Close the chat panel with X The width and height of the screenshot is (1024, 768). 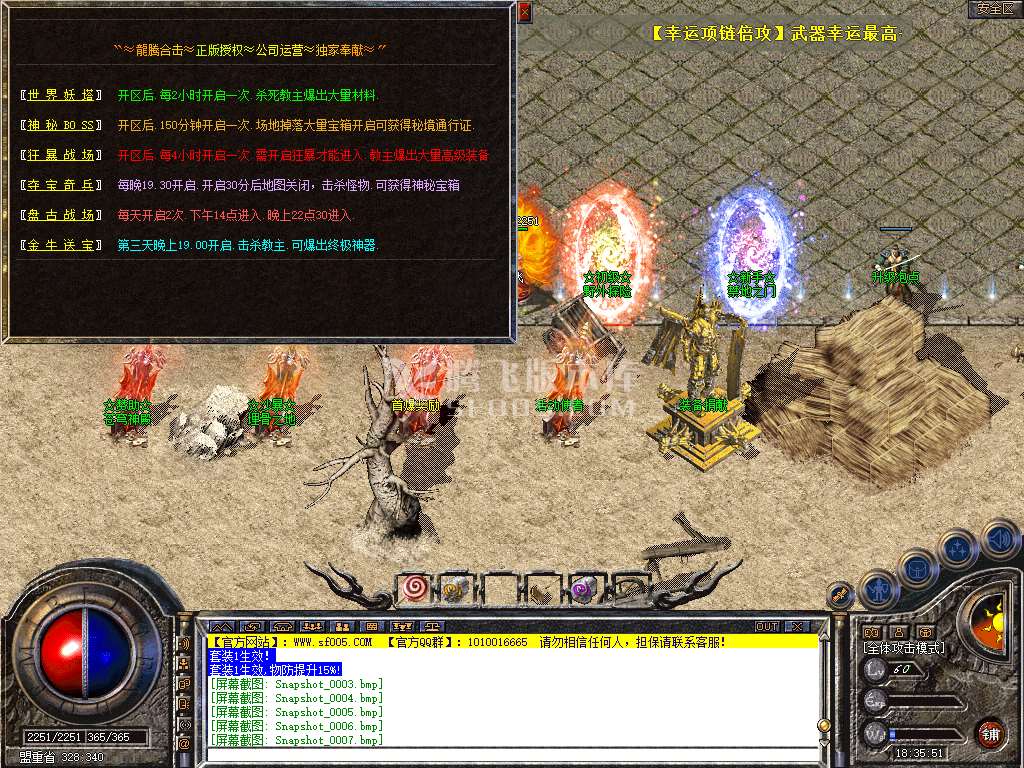pyautogui.click(x=796, y=626)
